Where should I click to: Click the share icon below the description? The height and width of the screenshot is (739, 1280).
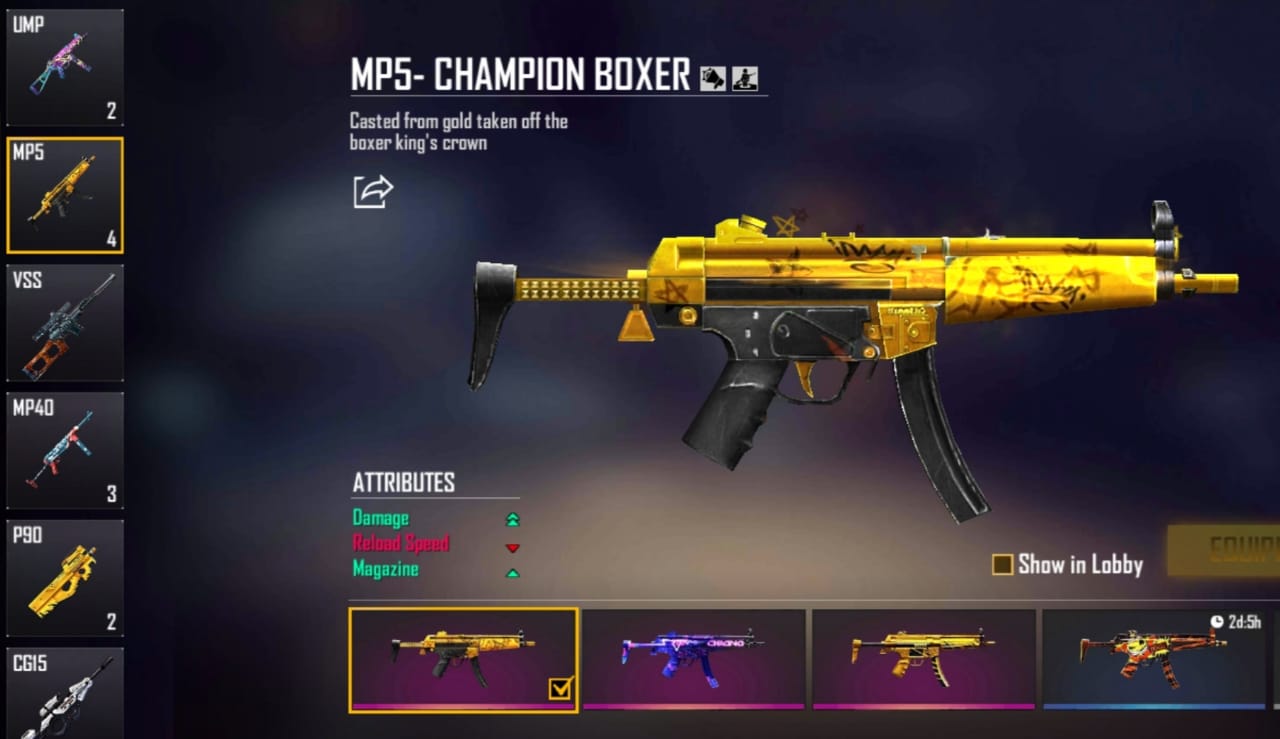pyautogui.click(x=374, y=191)
